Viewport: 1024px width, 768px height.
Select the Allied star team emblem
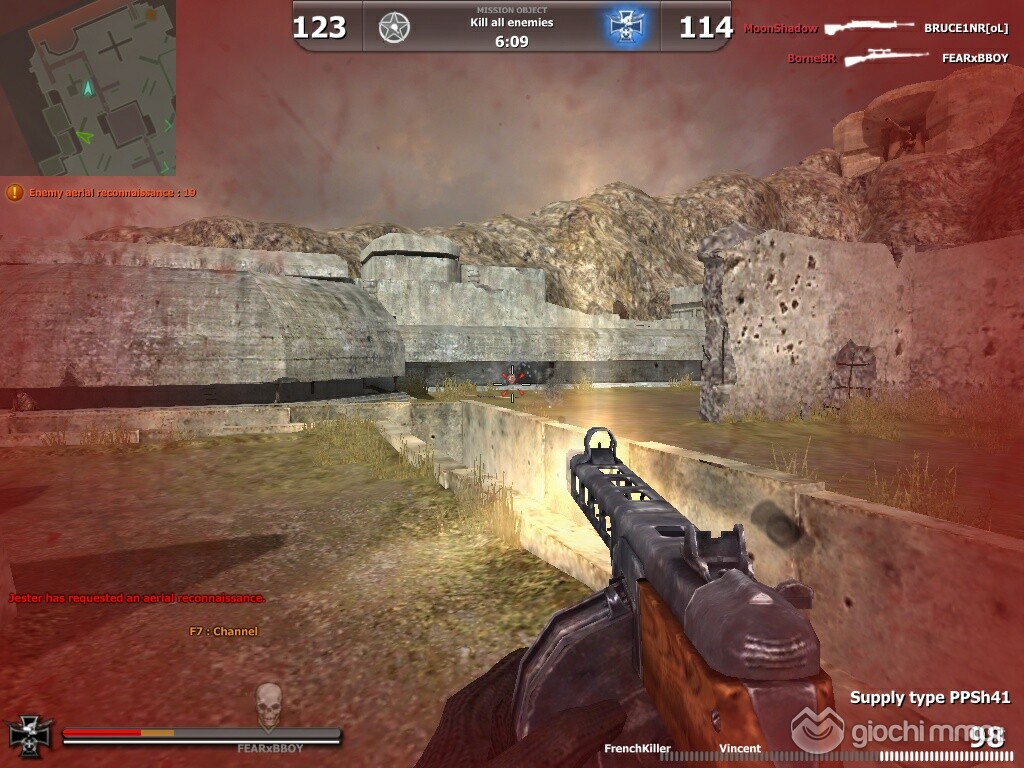pos(394,27)
